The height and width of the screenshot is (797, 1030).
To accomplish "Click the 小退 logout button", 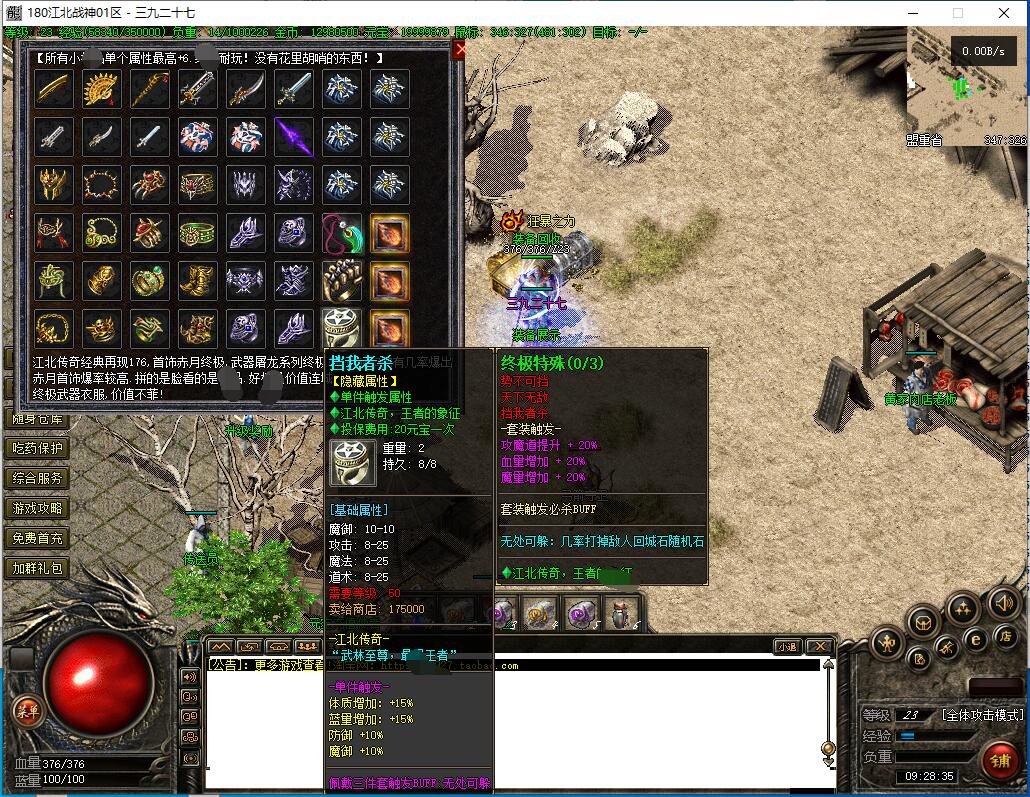I will point(787,647).
